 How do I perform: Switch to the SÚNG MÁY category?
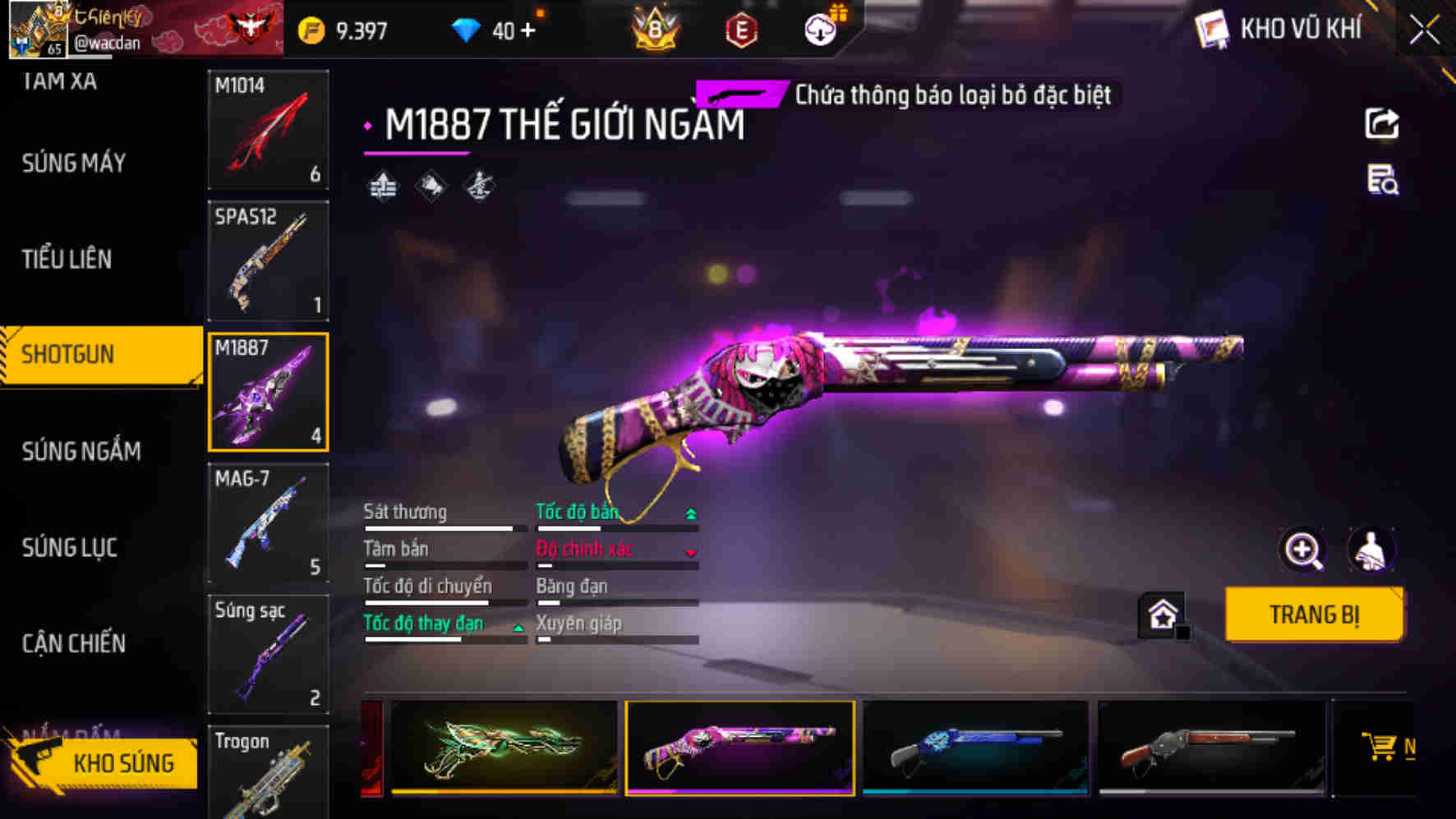tap(74, 163)
